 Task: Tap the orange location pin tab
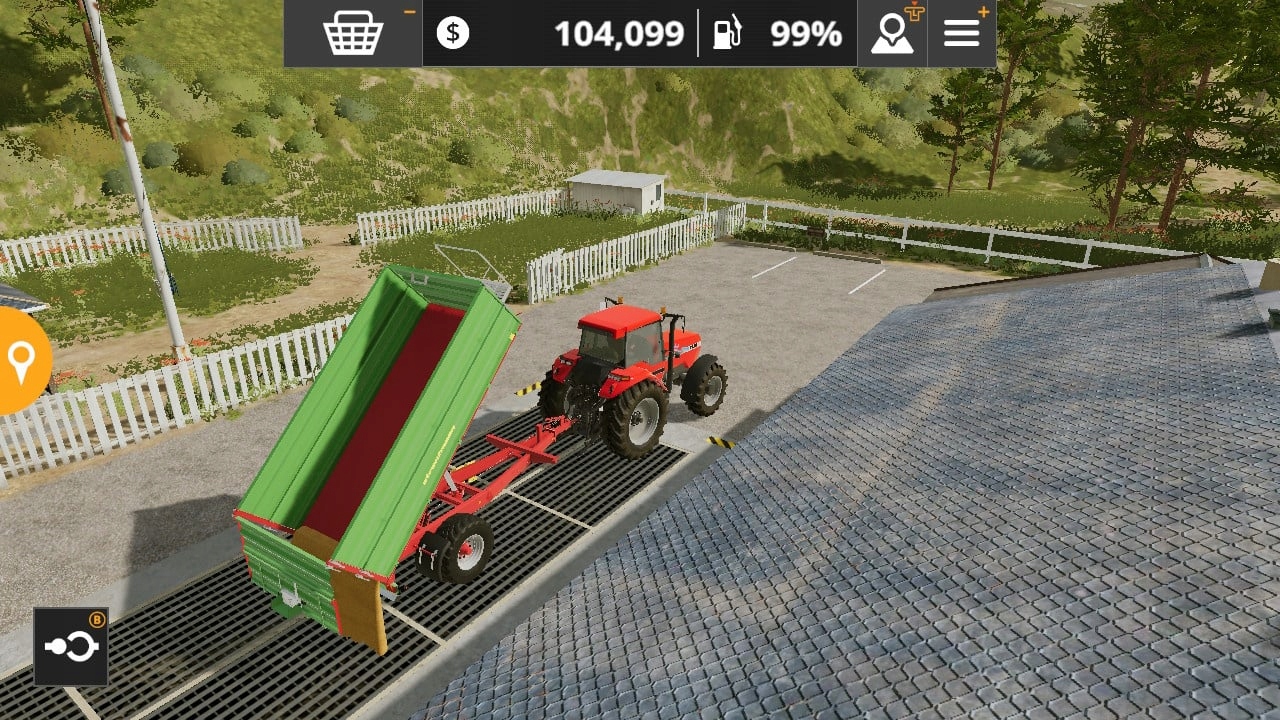21,361
